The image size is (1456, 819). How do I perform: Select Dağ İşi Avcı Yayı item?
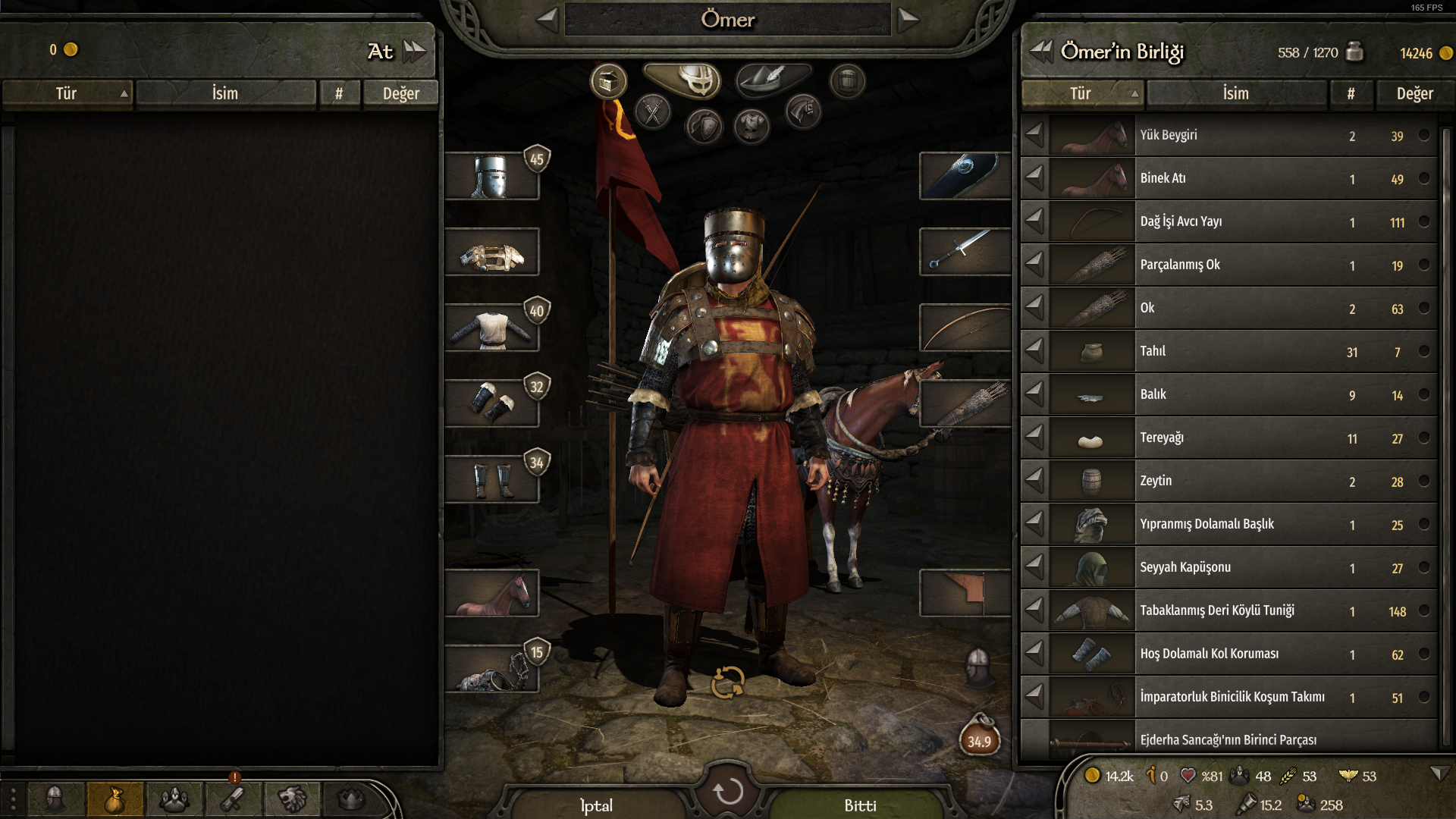pyautogui.click(x=1228, y=221)
